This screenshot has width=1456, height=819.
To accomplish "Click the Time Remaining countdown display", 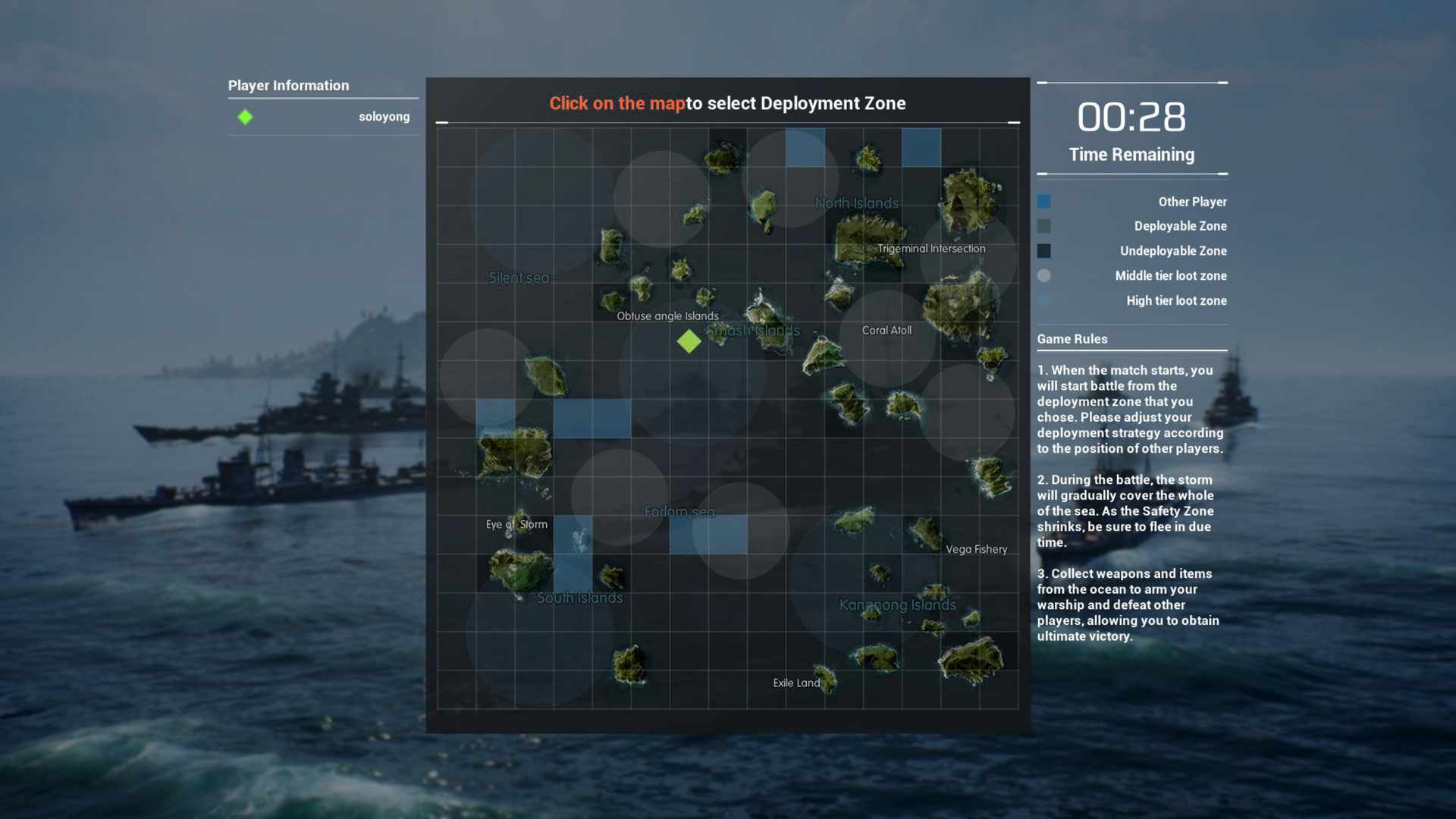I will [1131, 118].
